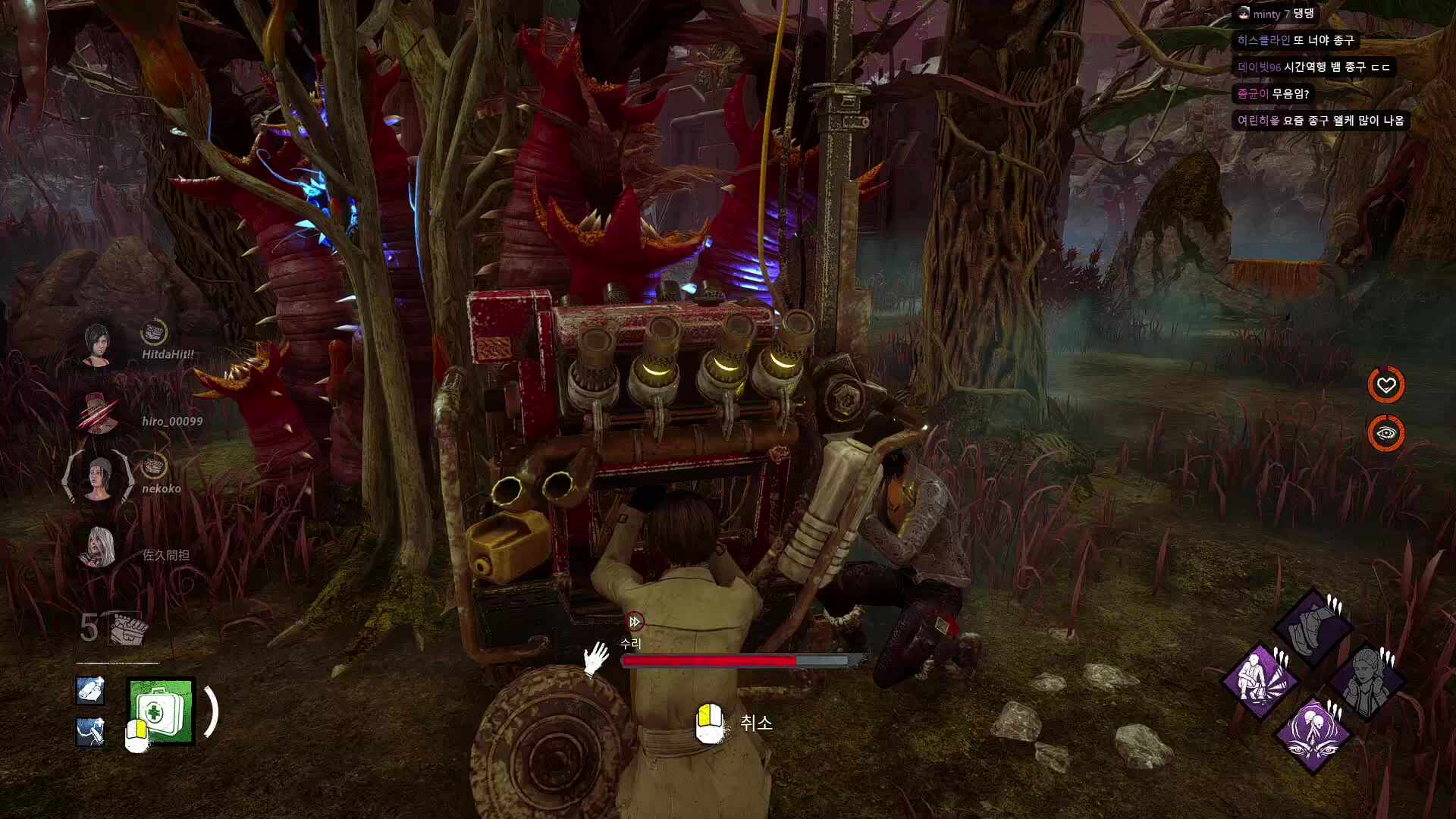Click the bandage roll medkit add-on

(x=90, y=690)
